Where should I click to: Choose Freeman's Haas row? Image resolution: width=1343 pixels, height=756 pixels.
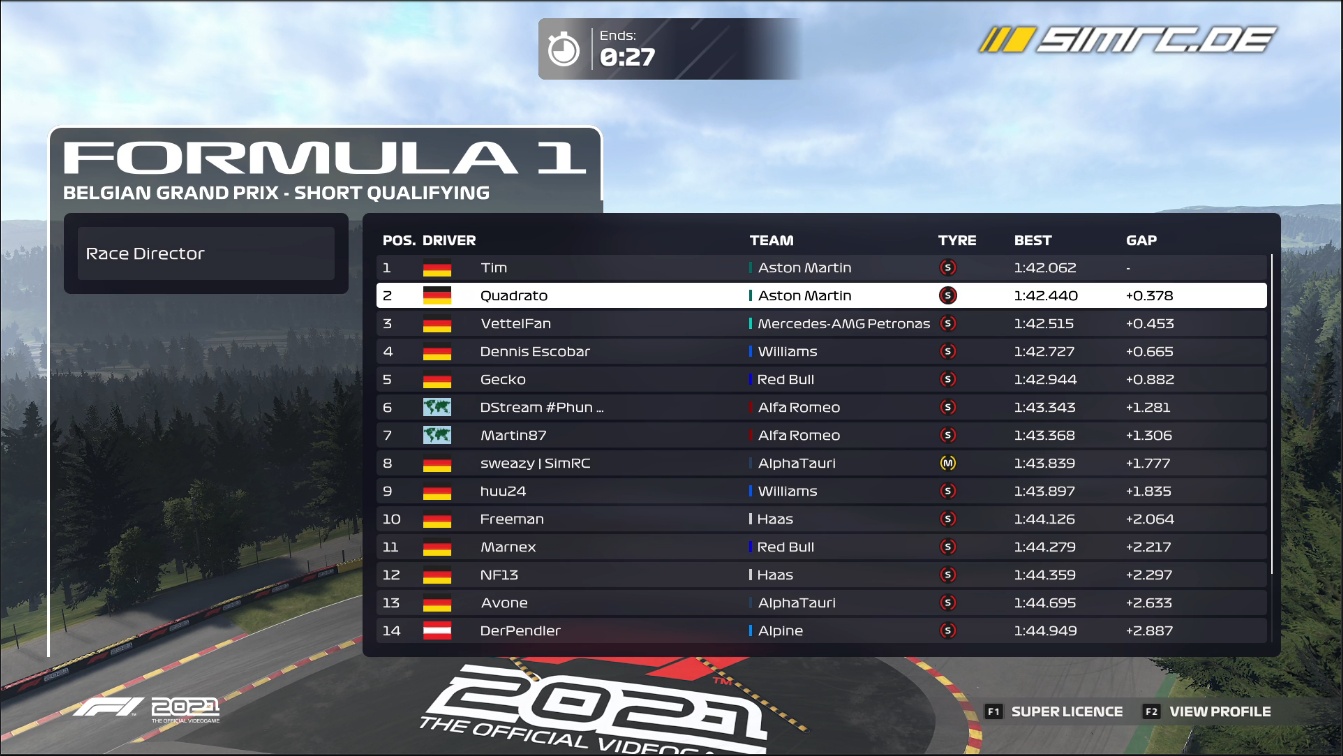pos(821,520)
